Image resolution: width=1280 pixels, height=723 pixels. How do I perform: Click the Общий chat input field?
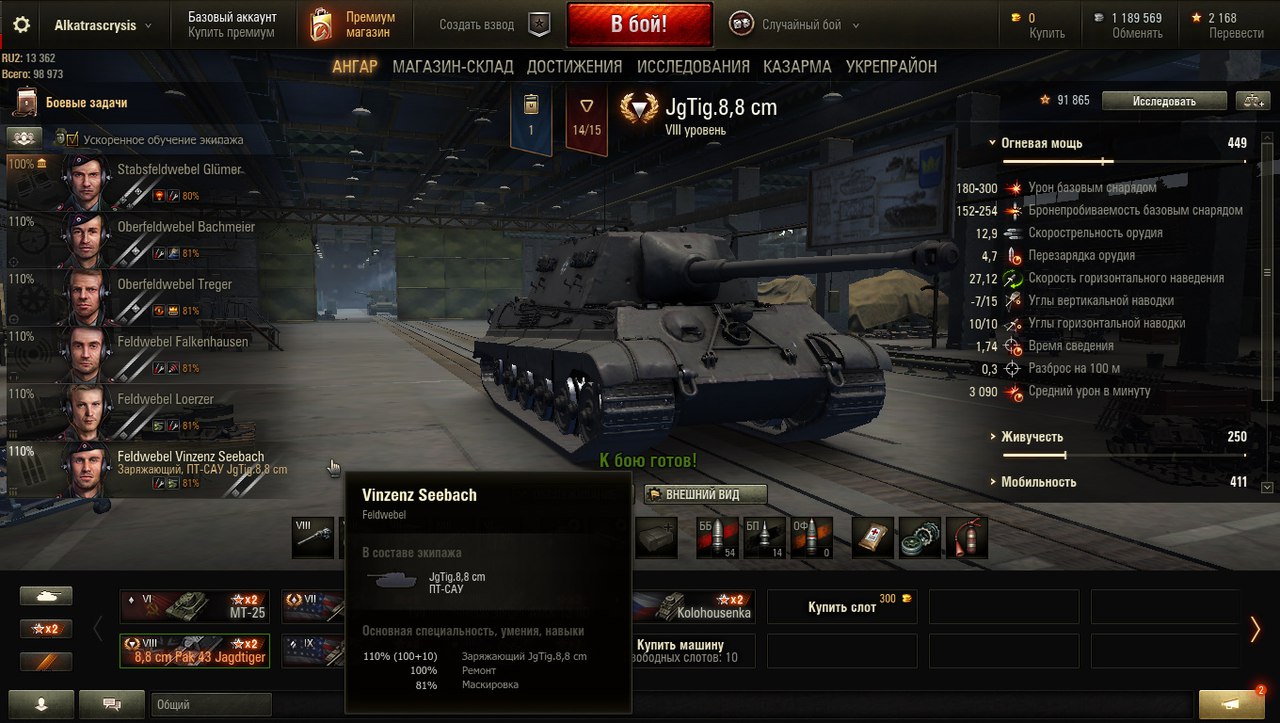211,705
